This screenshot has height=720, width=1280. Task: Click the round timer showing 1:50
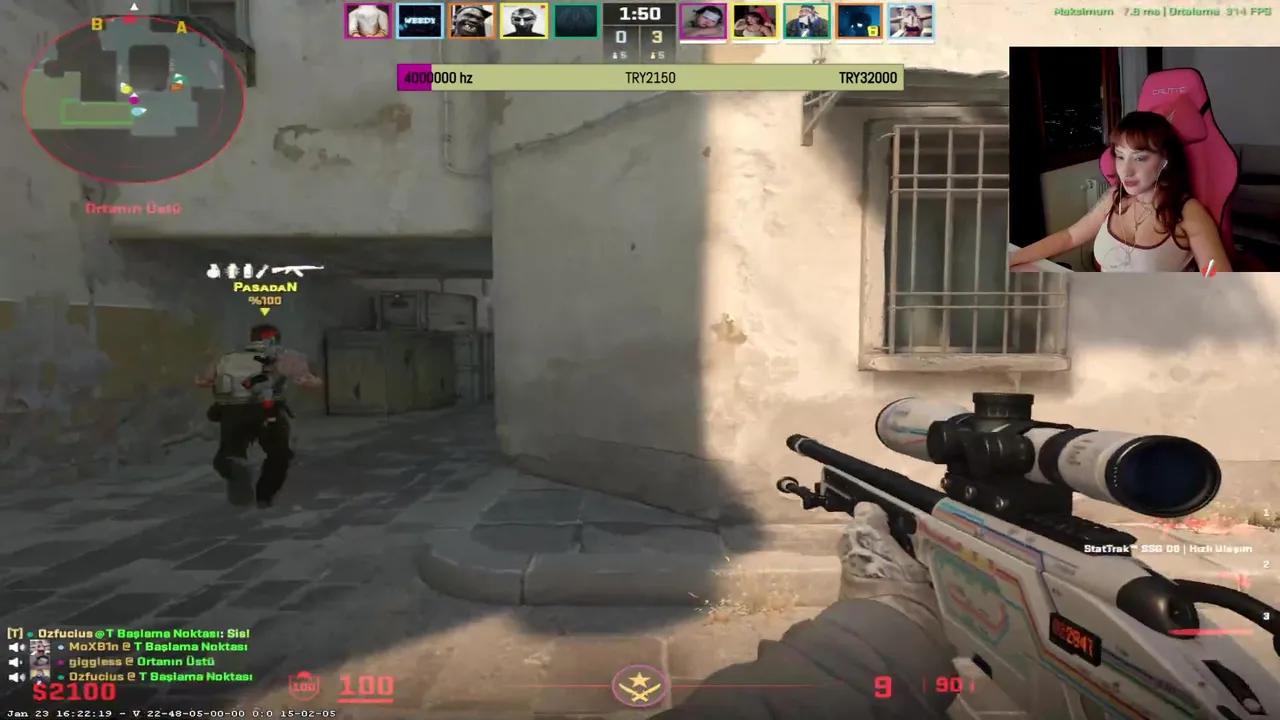pos(639,13)
